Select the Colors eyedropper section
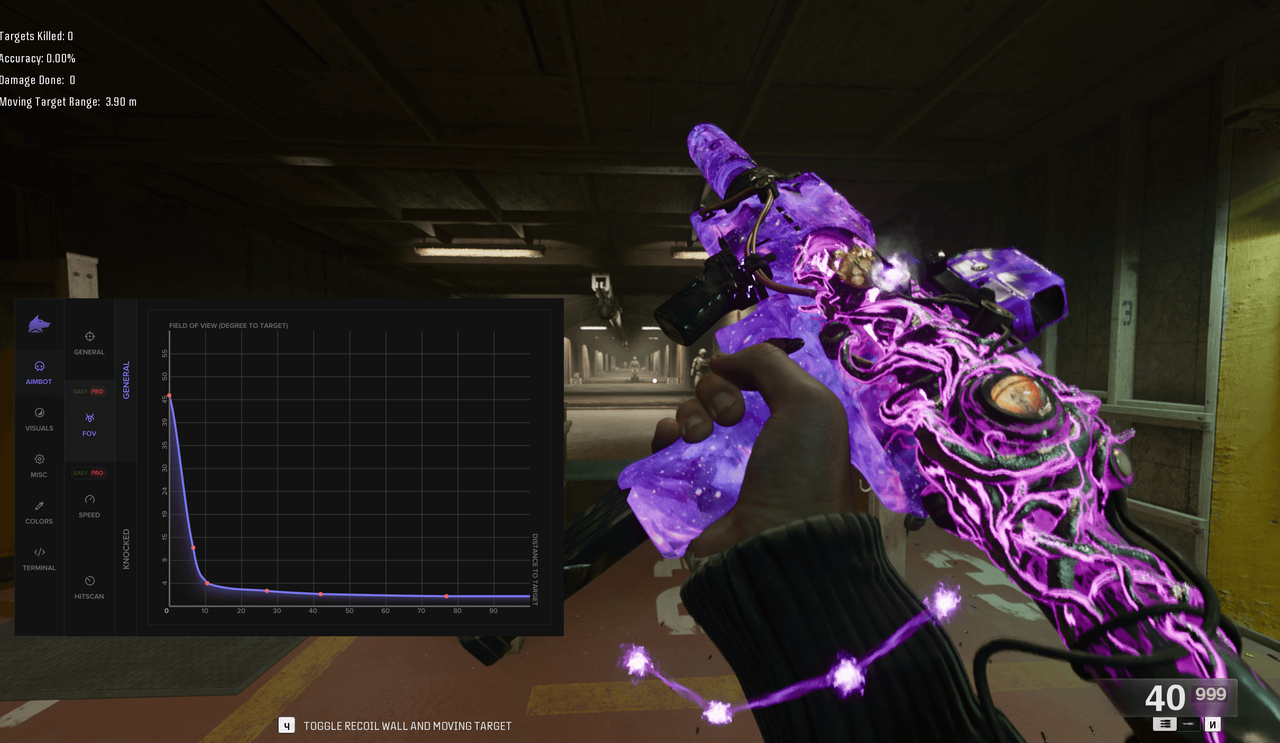 tap(38, 513)
